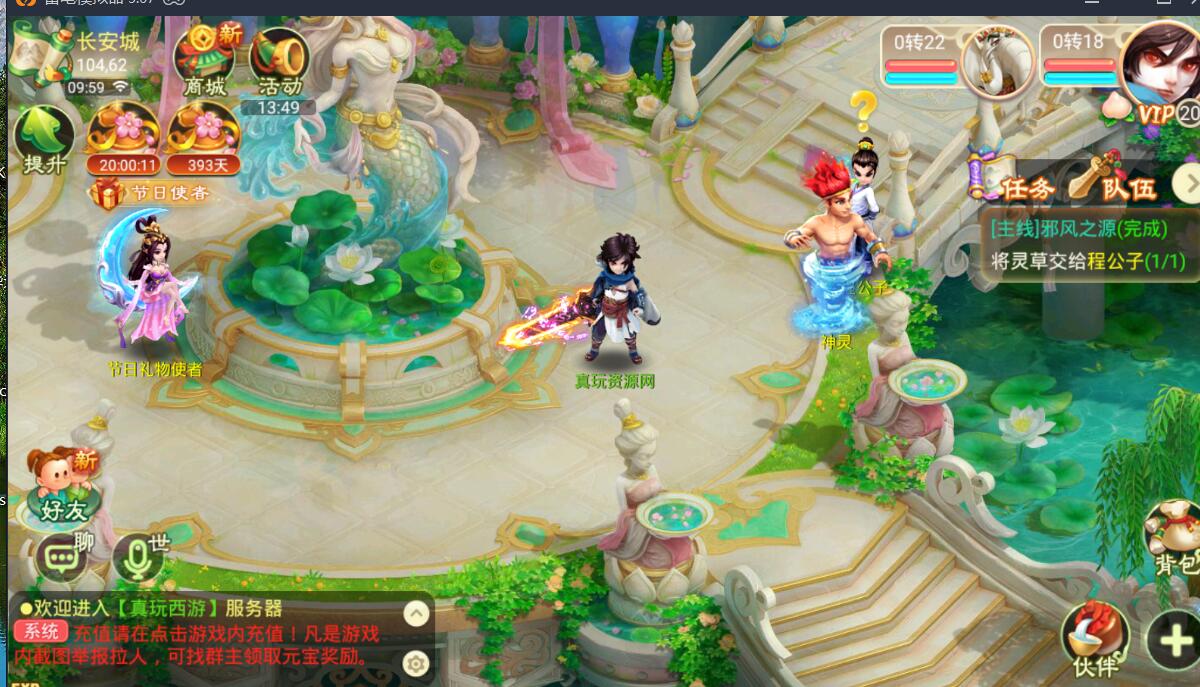This screenshot has height=687, width=1200.
Task: Collapse the quest panel with the arrow
Action: (x=1186, y=183)
